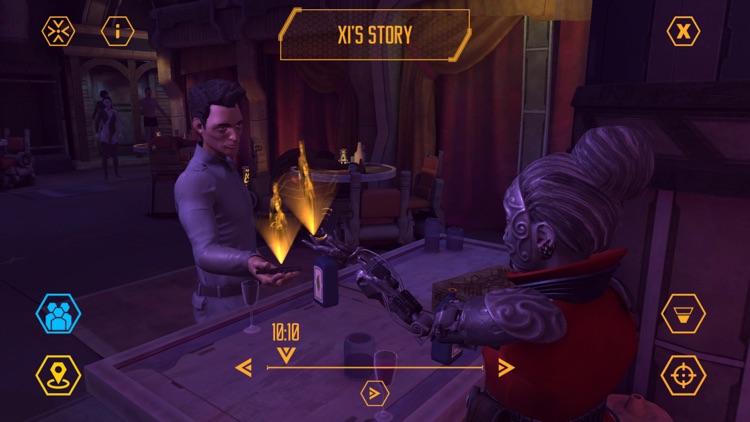This screenshot has width=750, height=422.
Task: Activate the funnel filter hexagon icon
Action: coord(683,314)
